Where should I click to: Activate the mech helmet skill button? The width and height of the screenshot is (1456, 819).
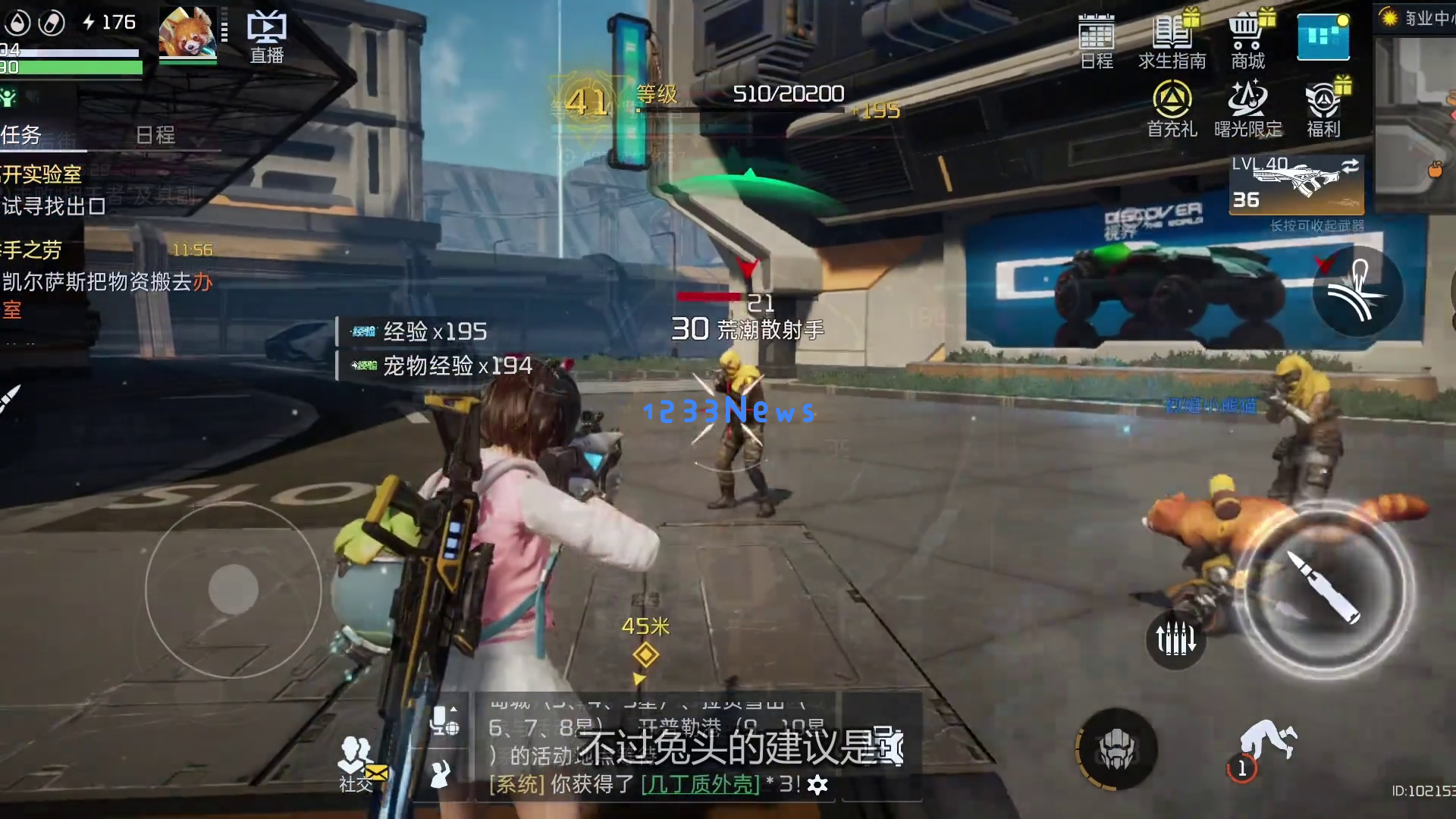click(x=1117, y=749)
